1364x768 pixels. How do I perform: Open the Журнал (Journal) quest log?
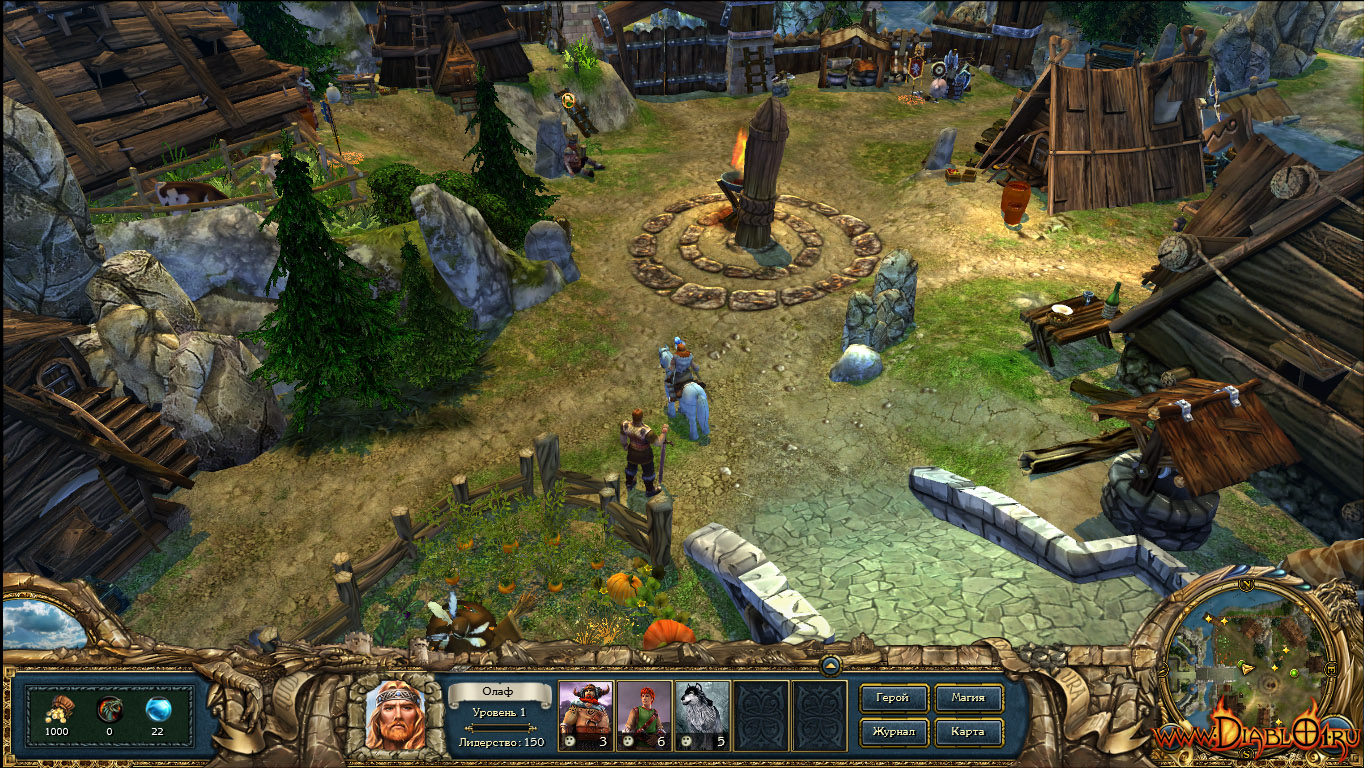click(x=893, y=731)
